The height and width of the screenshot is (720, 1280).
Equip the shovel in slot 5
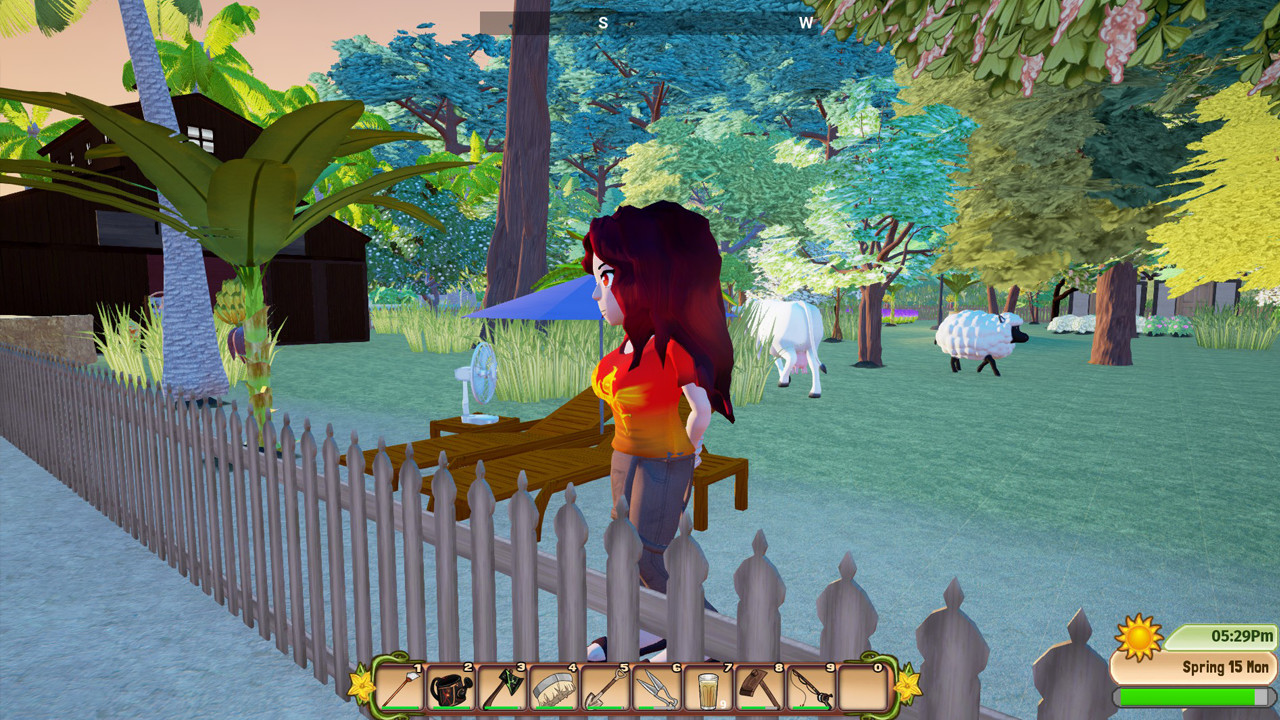pos(606,688)
